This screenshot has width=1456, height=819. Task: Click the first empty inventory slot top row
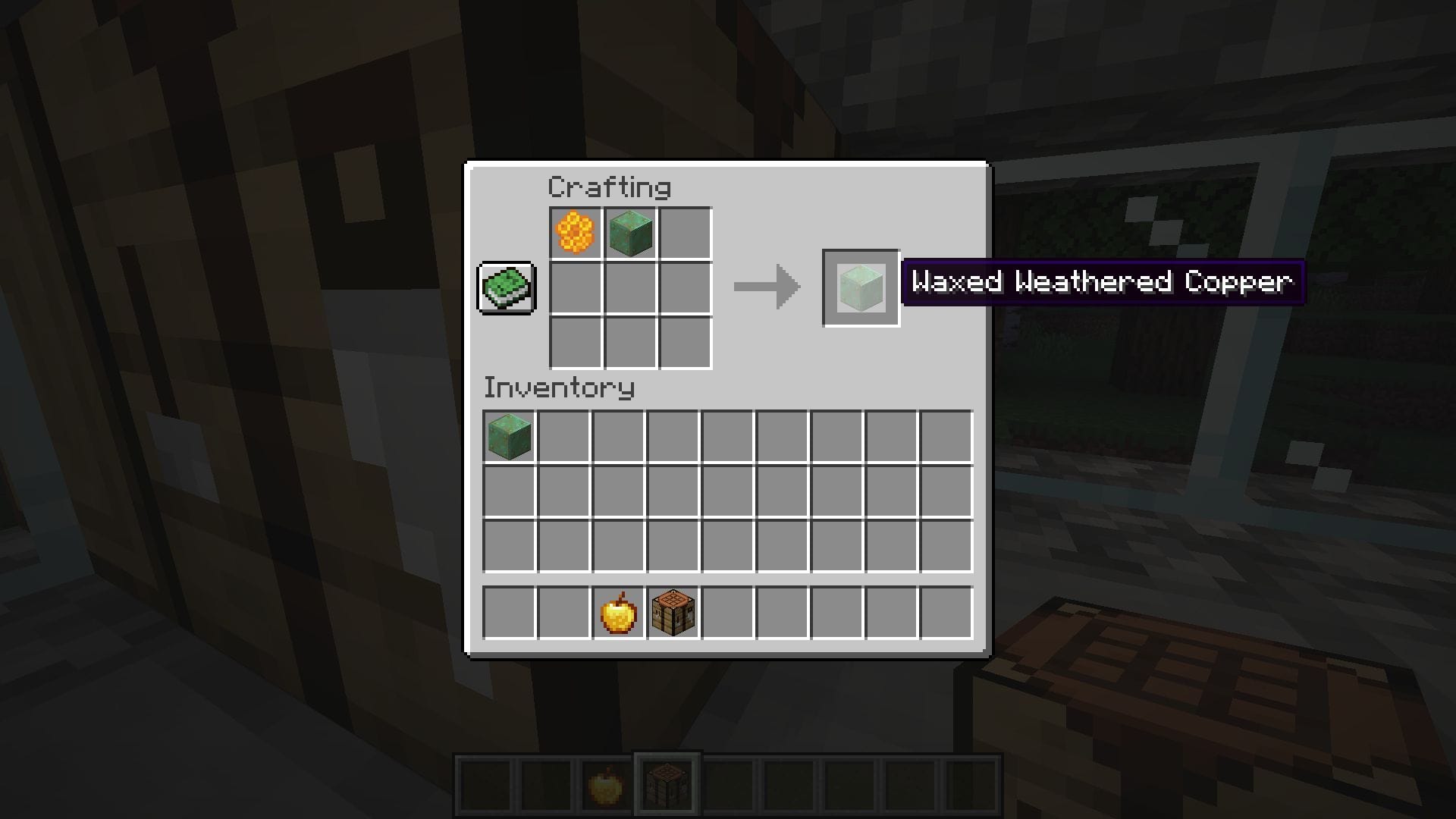click(x=563, y=438)
